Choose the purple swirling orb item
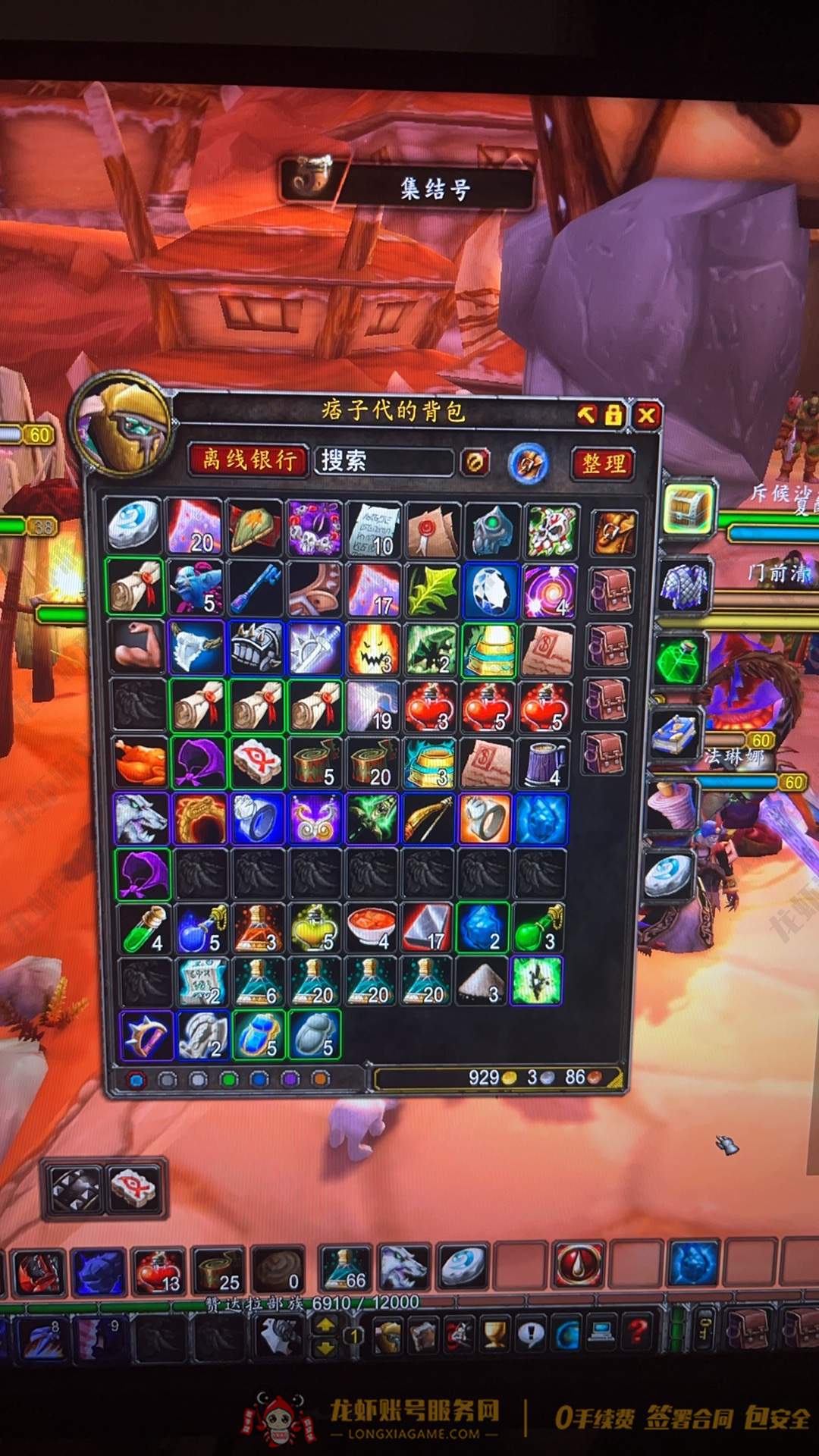The image size is (819, 1456). click(548, 590)
